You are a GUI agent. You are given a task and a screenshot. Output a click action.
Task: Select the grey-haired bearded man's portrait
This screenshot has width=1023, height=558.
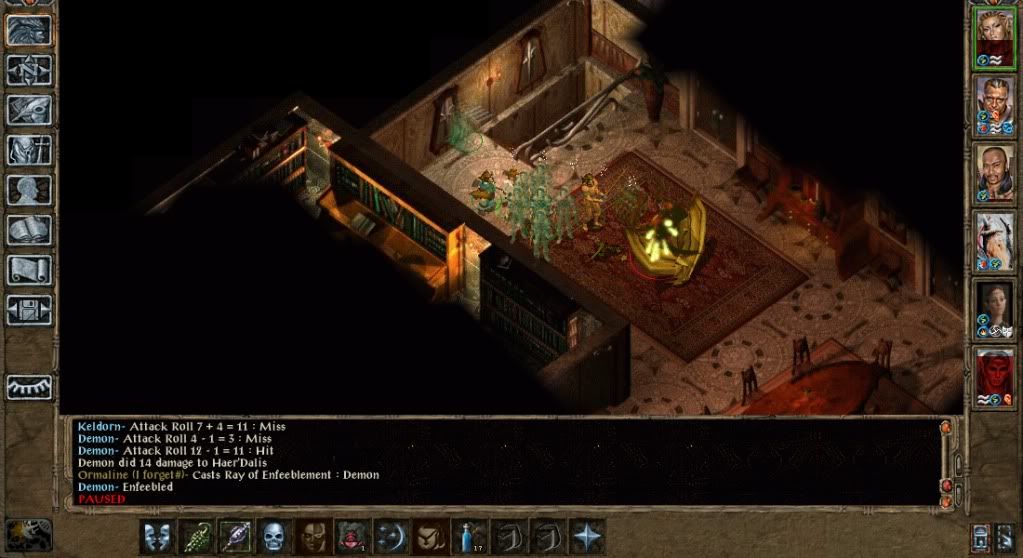pyautogui.click(x=994, y=104)
